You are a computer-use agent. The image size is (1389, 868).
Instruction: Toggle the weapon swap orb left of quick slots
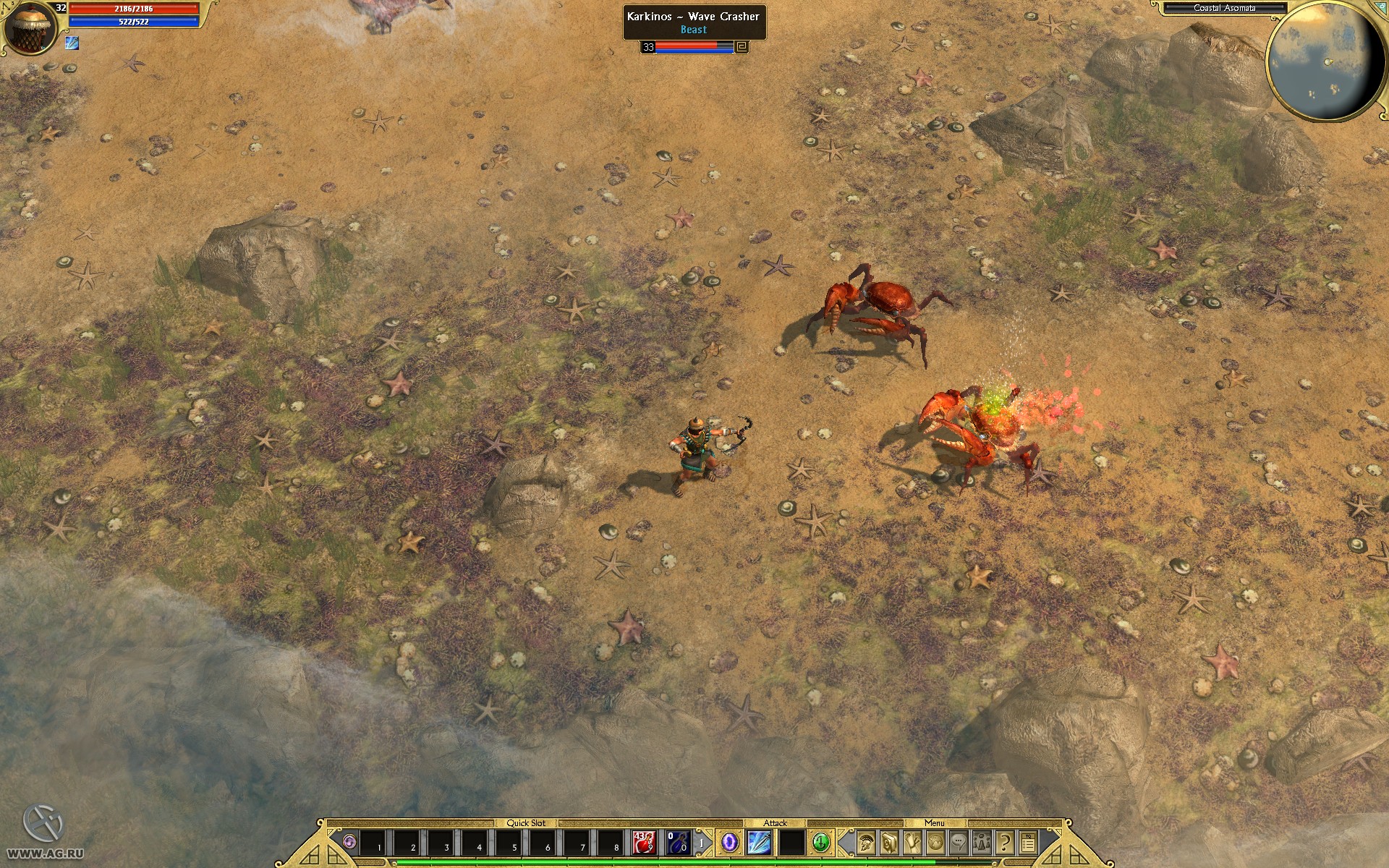pyautogui.click(x=349, y=841)
